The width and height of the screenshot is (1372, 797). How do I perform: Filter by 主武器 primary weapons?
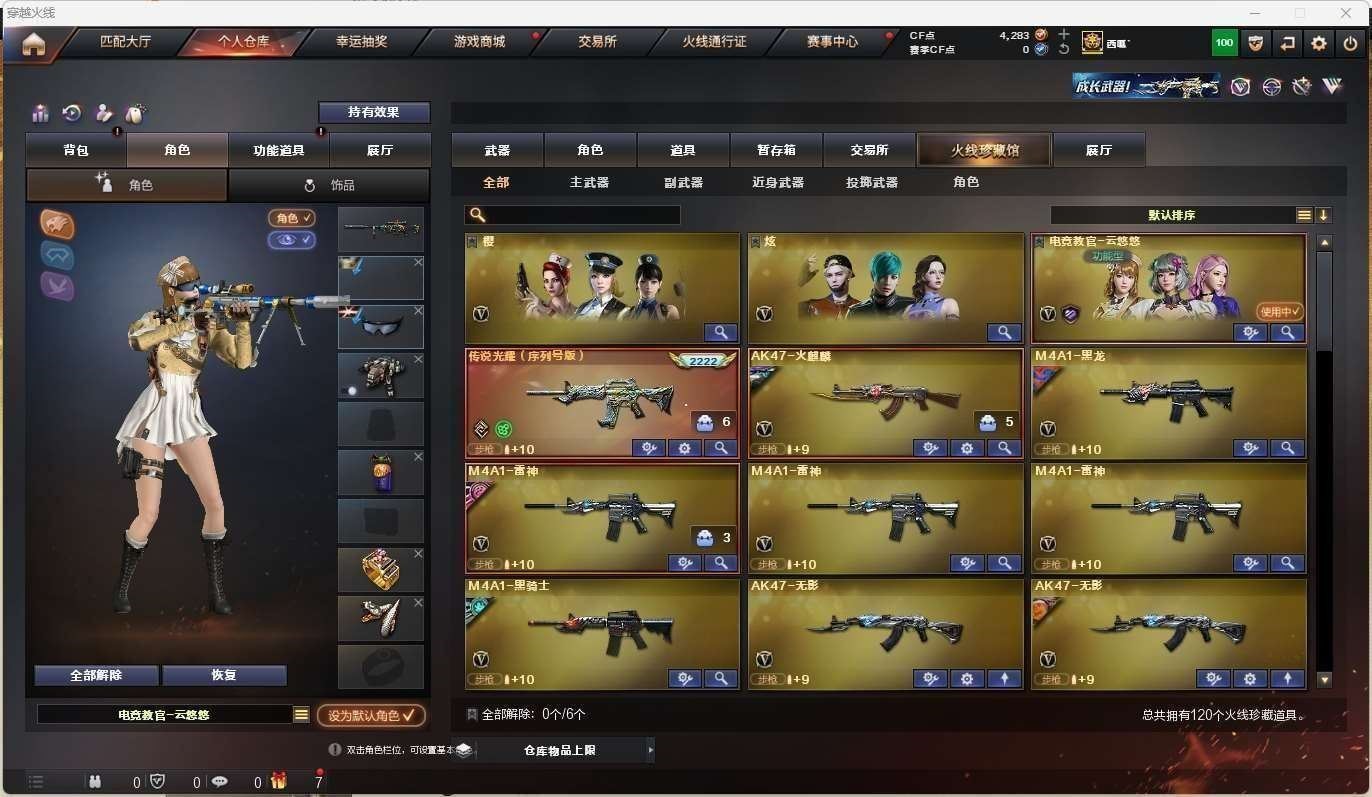pyautogui.click(x=589, y=182)
